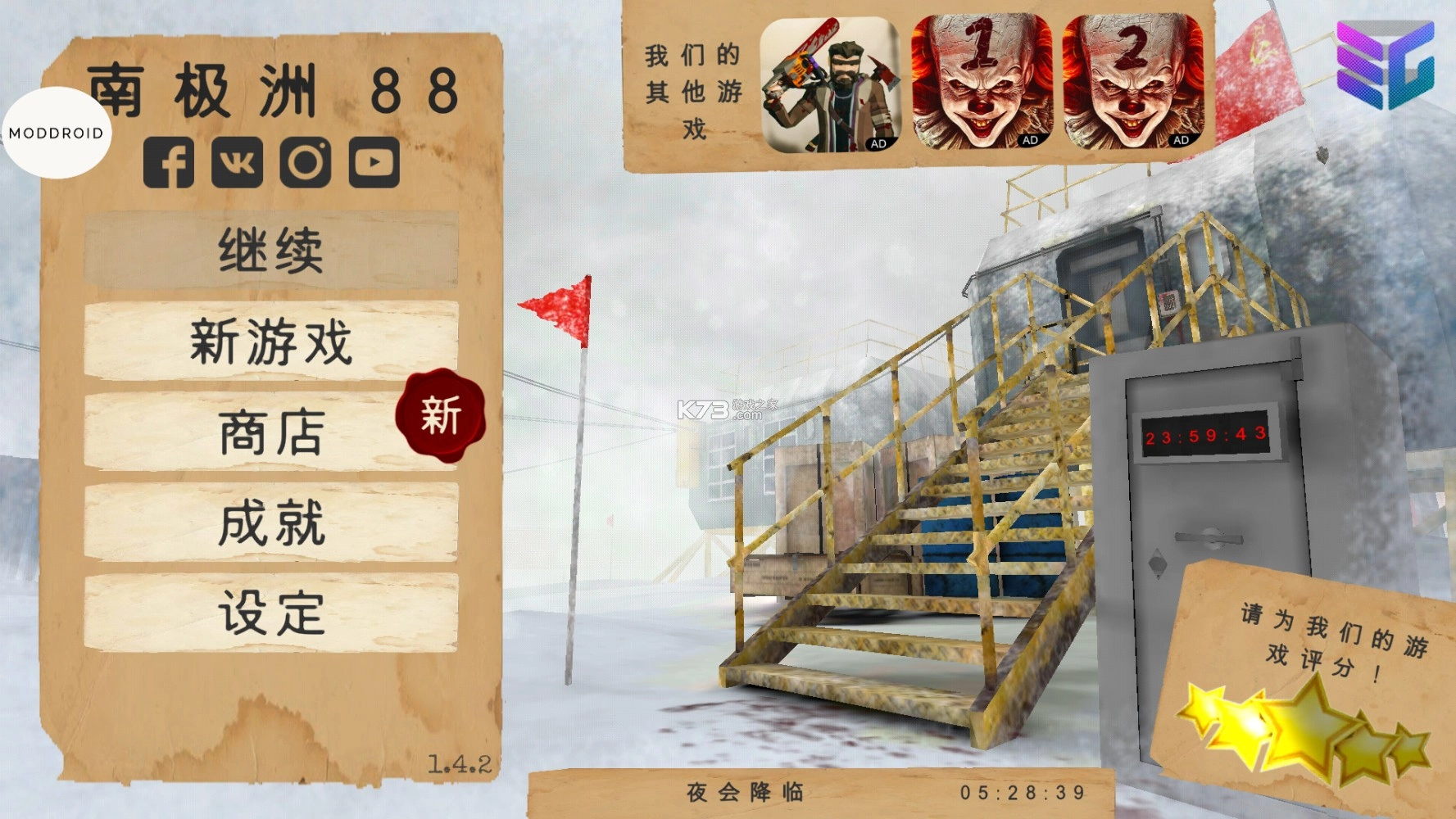Open the Instagram icon below the title
The width and height of the screenshot is (1456, 819).
click(305, 160)
